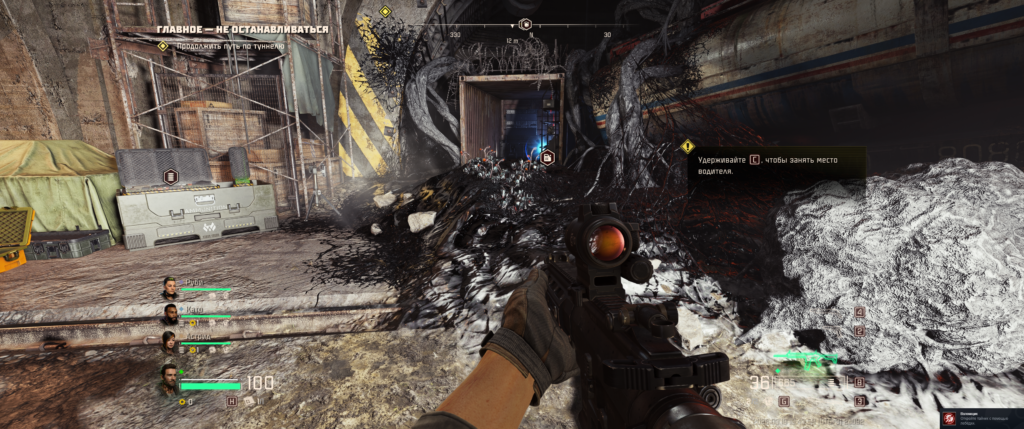Select the top teammate portrait in the squad list
Screen dimensions: 1024x429
(169, 287)
